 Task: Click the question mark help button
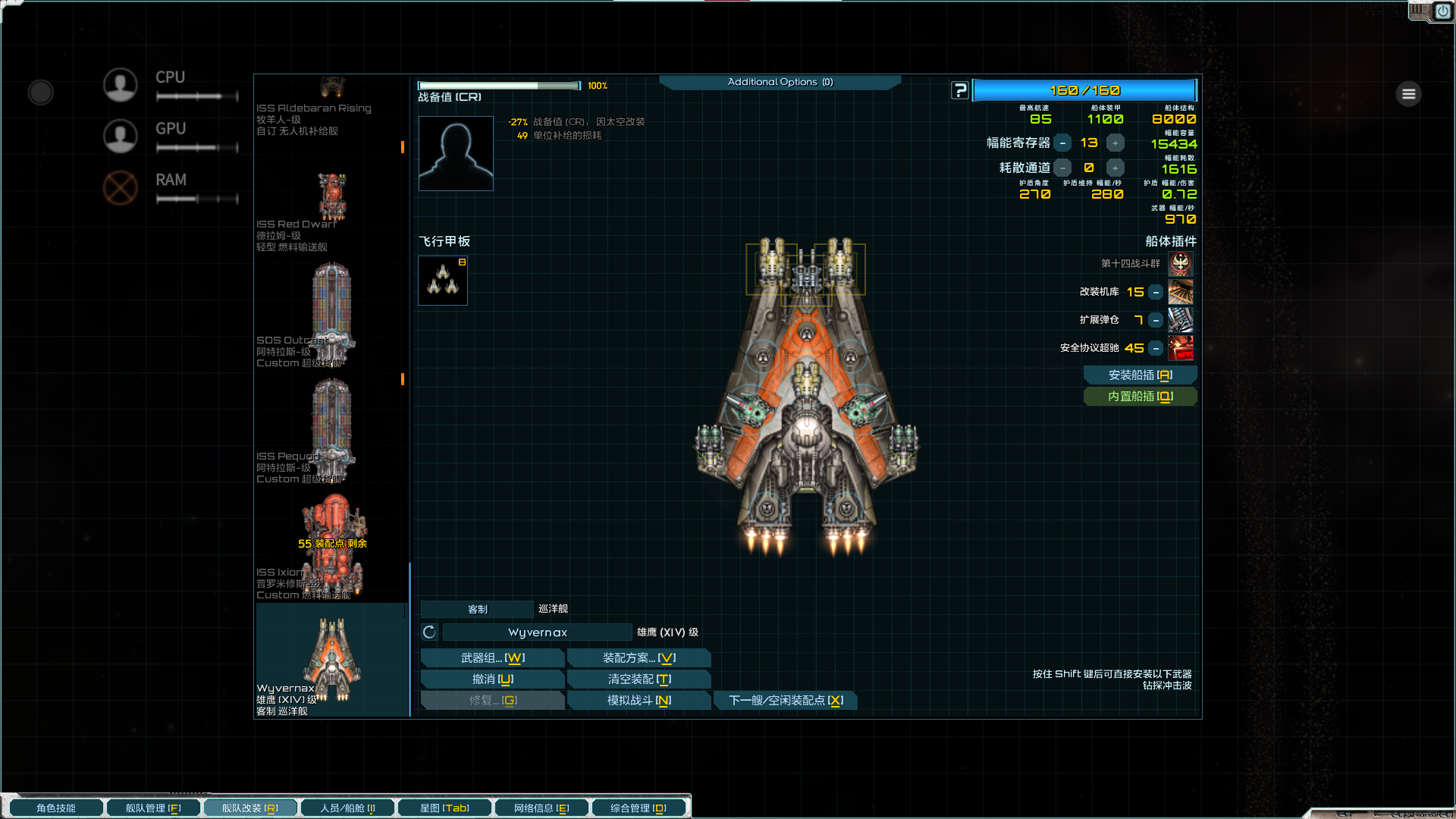[x=960, y=91]
